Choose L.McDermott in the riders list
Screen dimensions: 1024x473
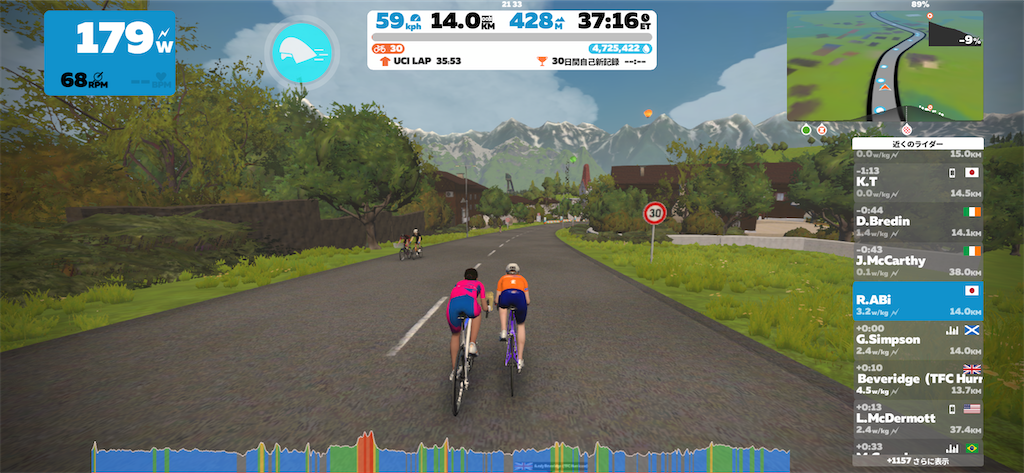coord(917,413)
